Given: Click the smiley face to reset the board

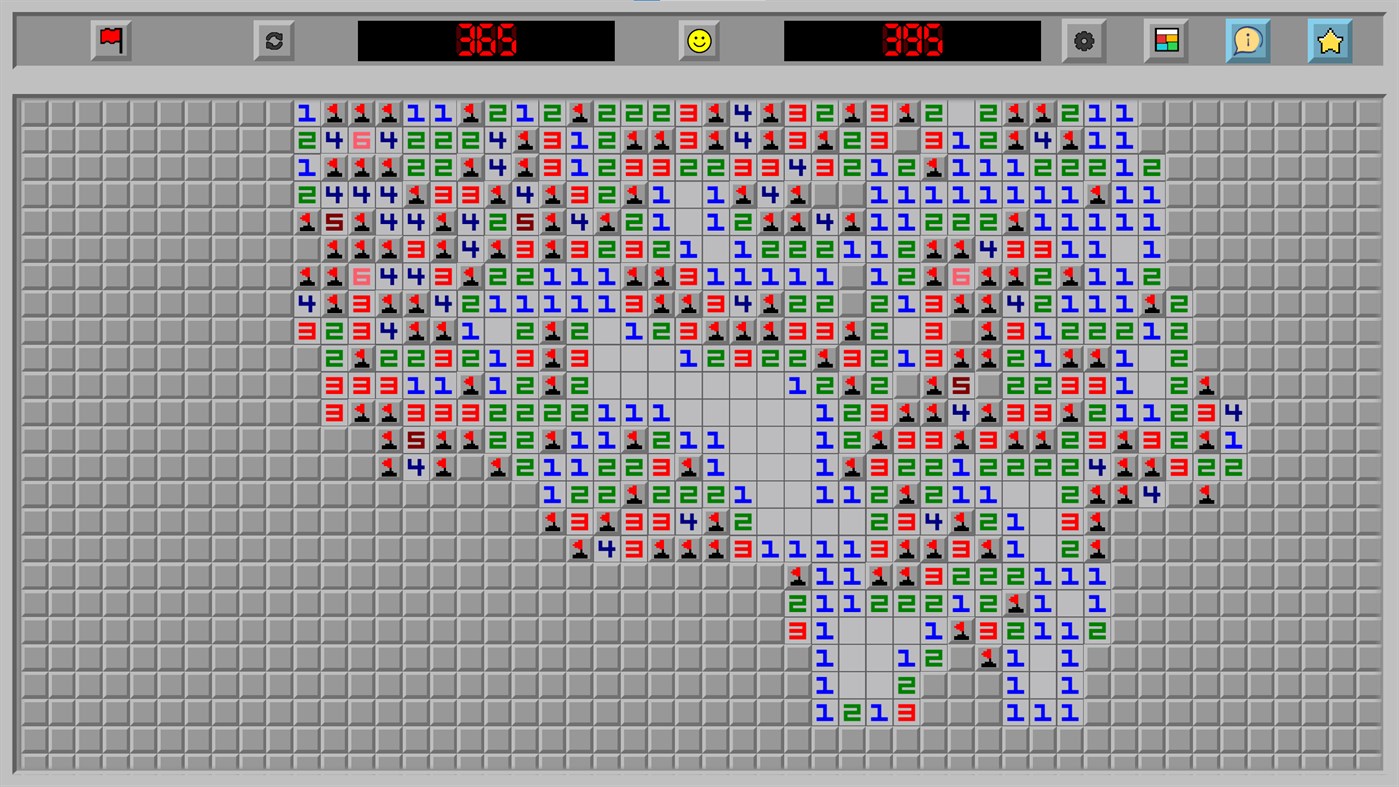Looking at the screenshot, I should (698, 41).
